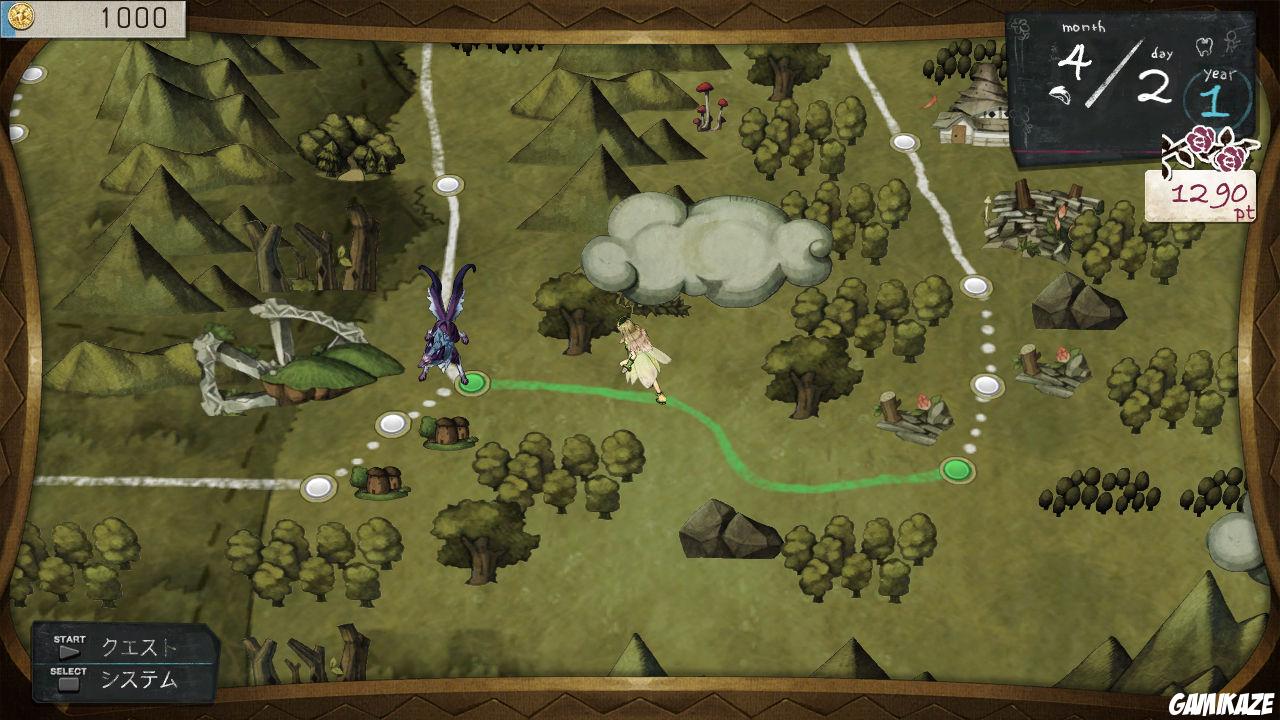Click the leaf sketch next to the month number
Image resolution: width=1280 pixels, height=720 pixels.
click(x=1062, y=94)
